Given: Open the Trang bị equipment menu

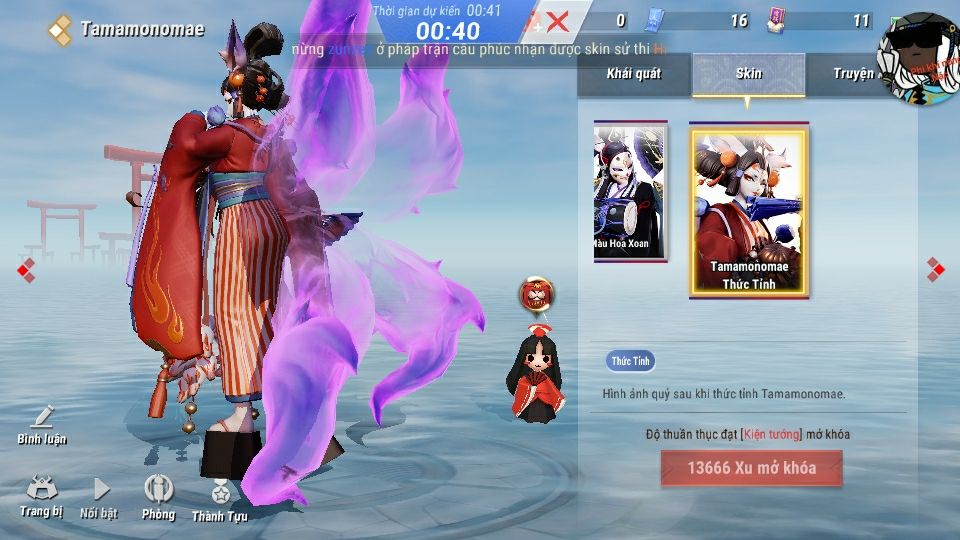Looking at the screenshot, I should click(41, 496).
